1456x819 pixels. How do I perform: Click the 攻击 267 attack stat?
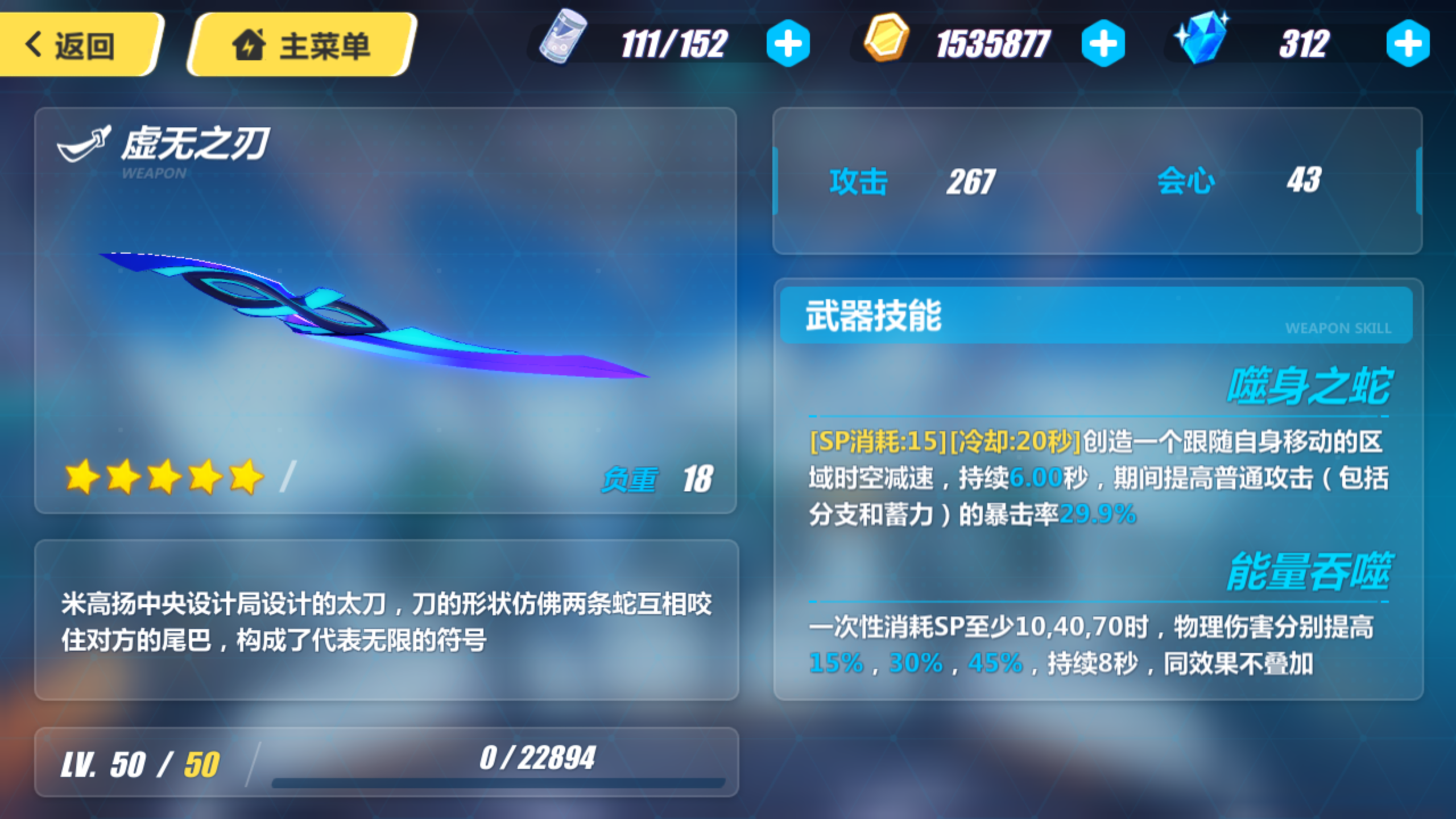point(910,181)
